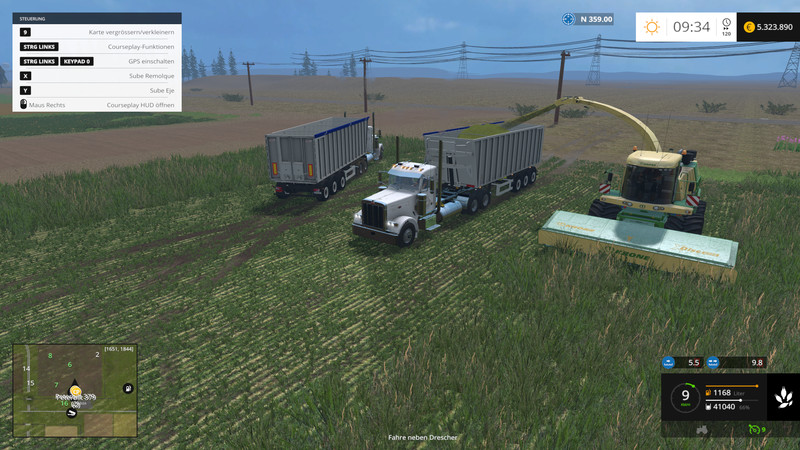Viewport: 800px width, 450px height.
Task: Click the time acceleration clock icon
Action: (726, 26)
